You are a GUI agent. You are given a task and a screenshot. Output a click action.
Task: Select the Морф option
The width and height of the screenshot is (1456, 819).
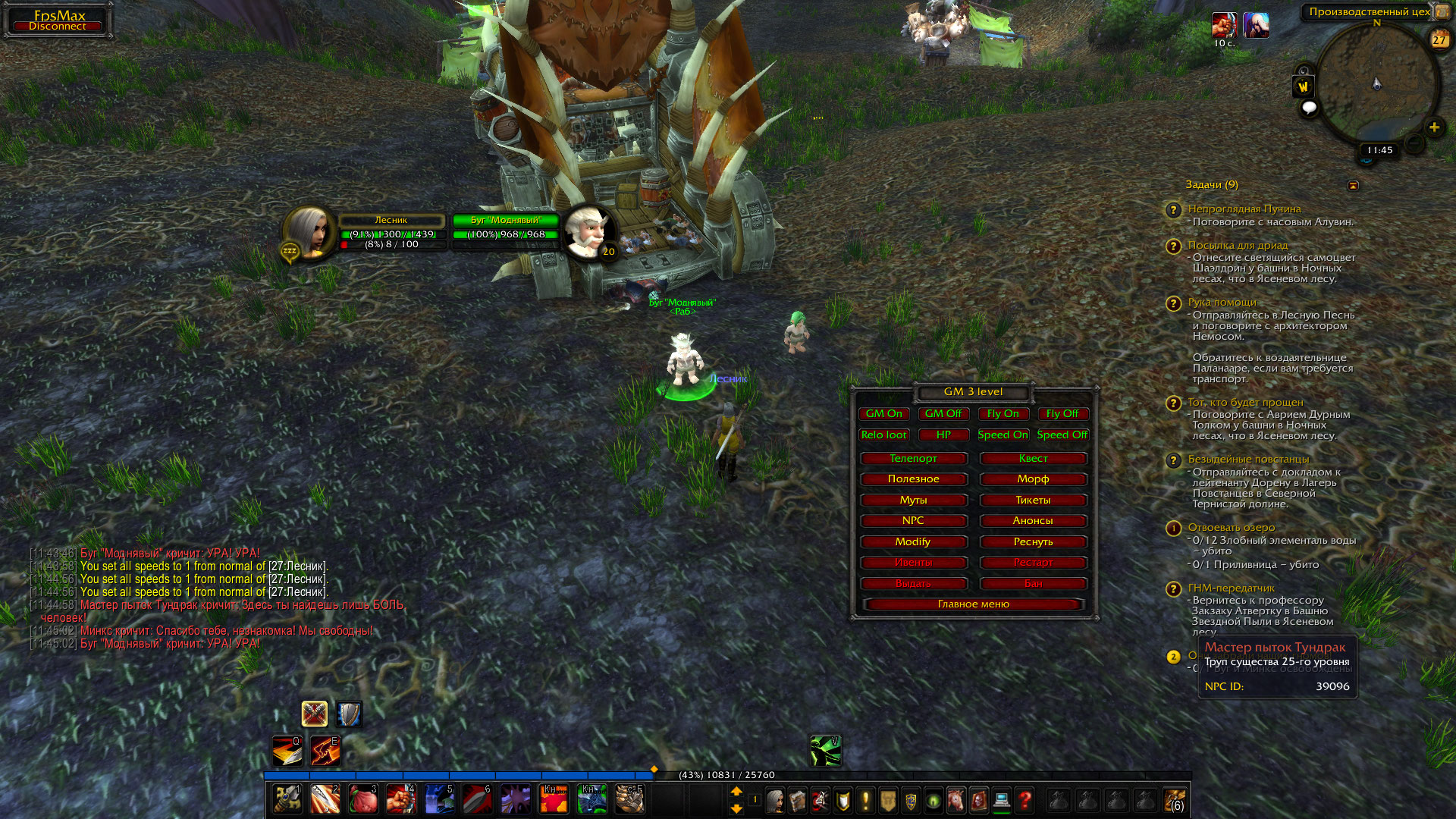pos(1033,479)
